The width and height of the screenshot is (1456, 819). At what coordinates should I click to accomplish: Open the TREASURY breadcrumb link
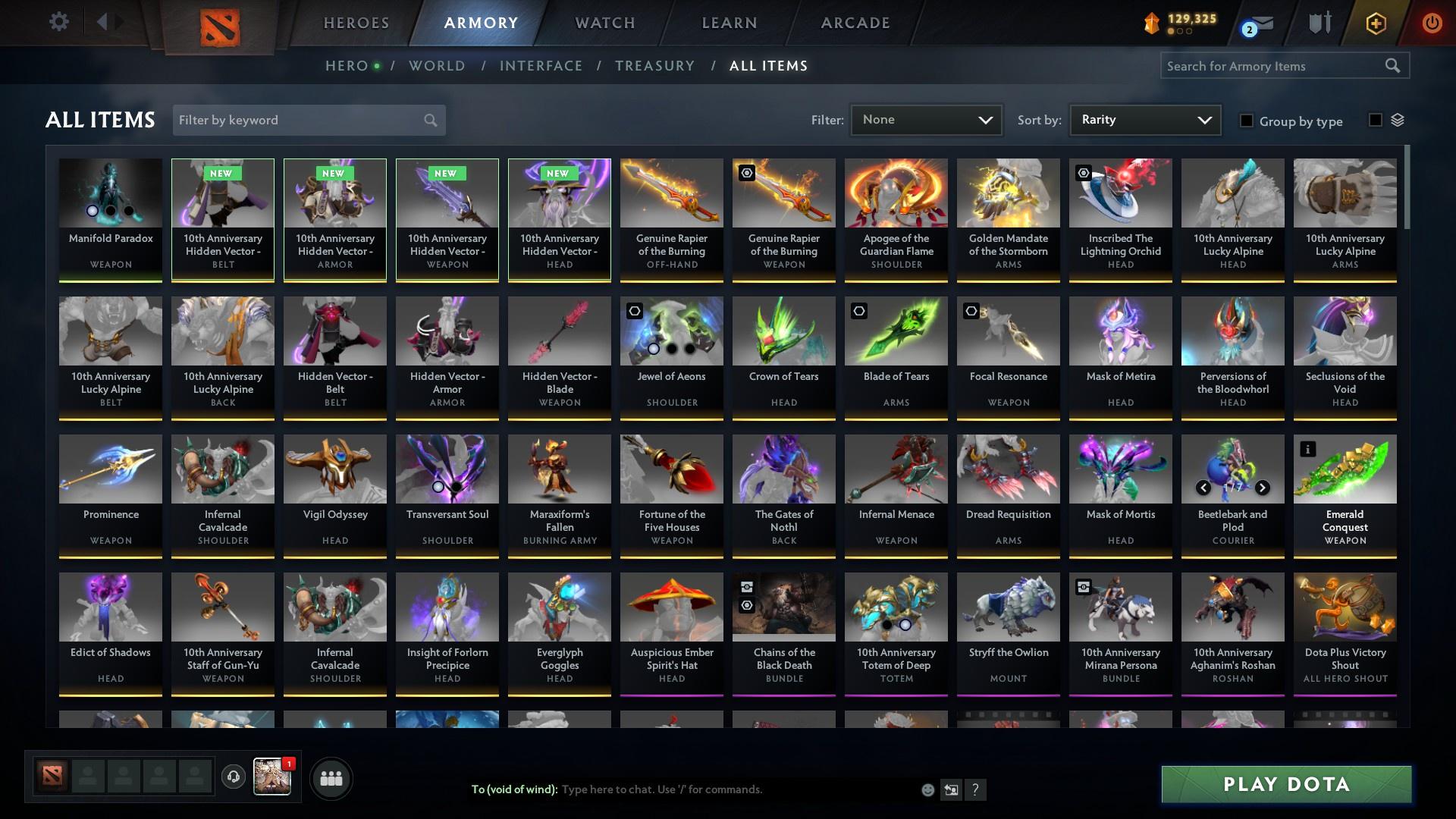click(x=654, y=66)
